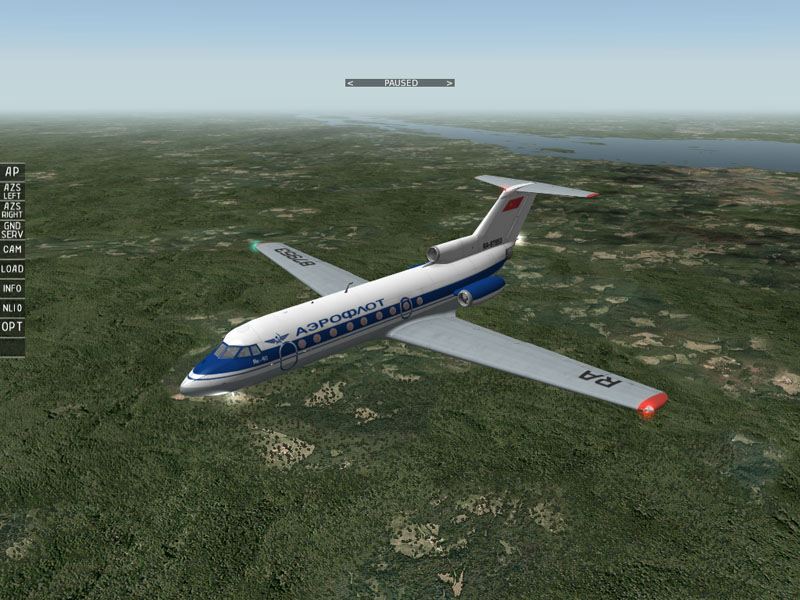Show the AZS RIGHT panel
Viewport: 800px width, 600px height.
12,210
